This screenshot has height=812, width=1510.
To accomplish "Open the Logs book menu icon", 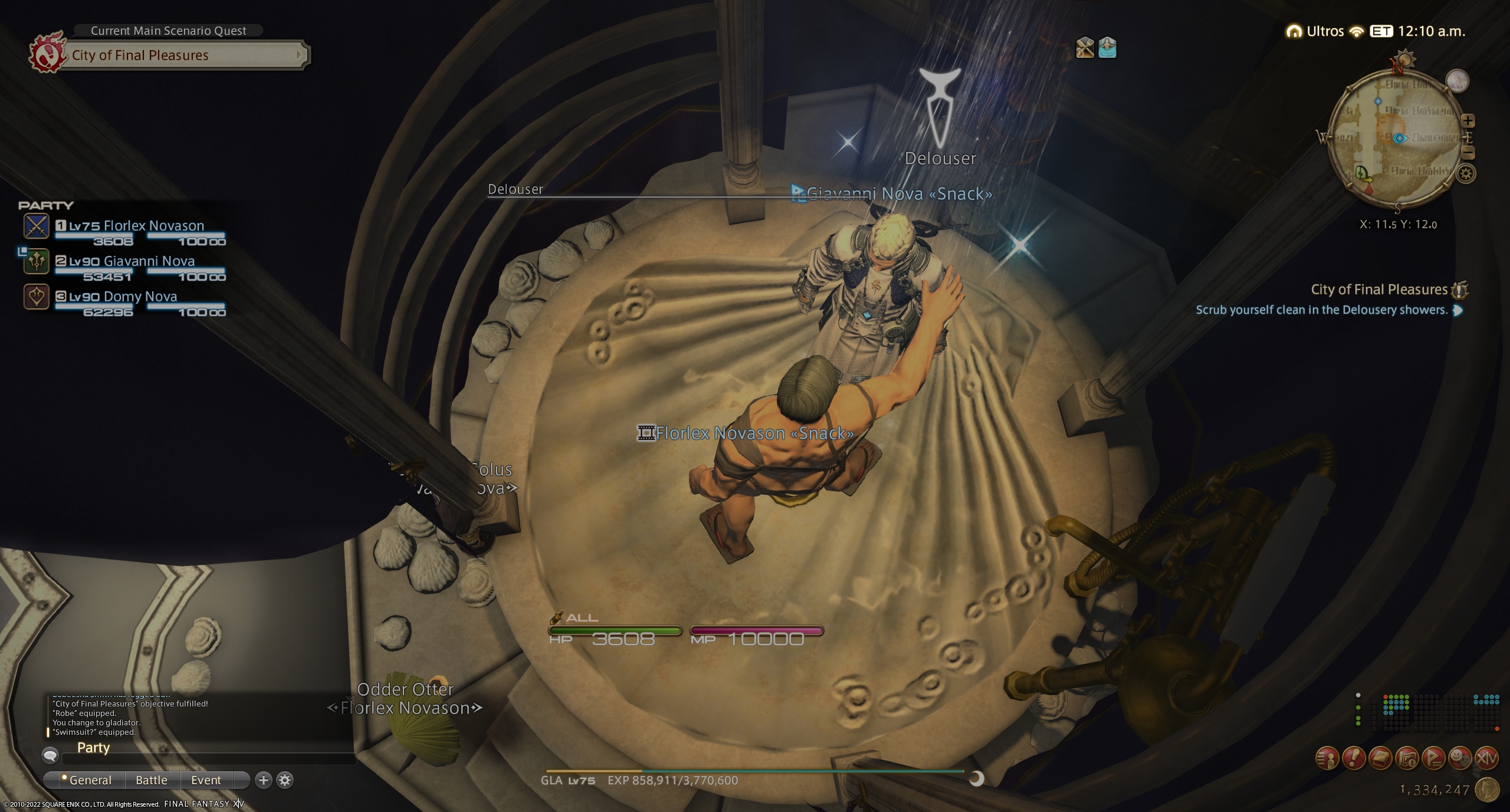I will [1380, 758].
